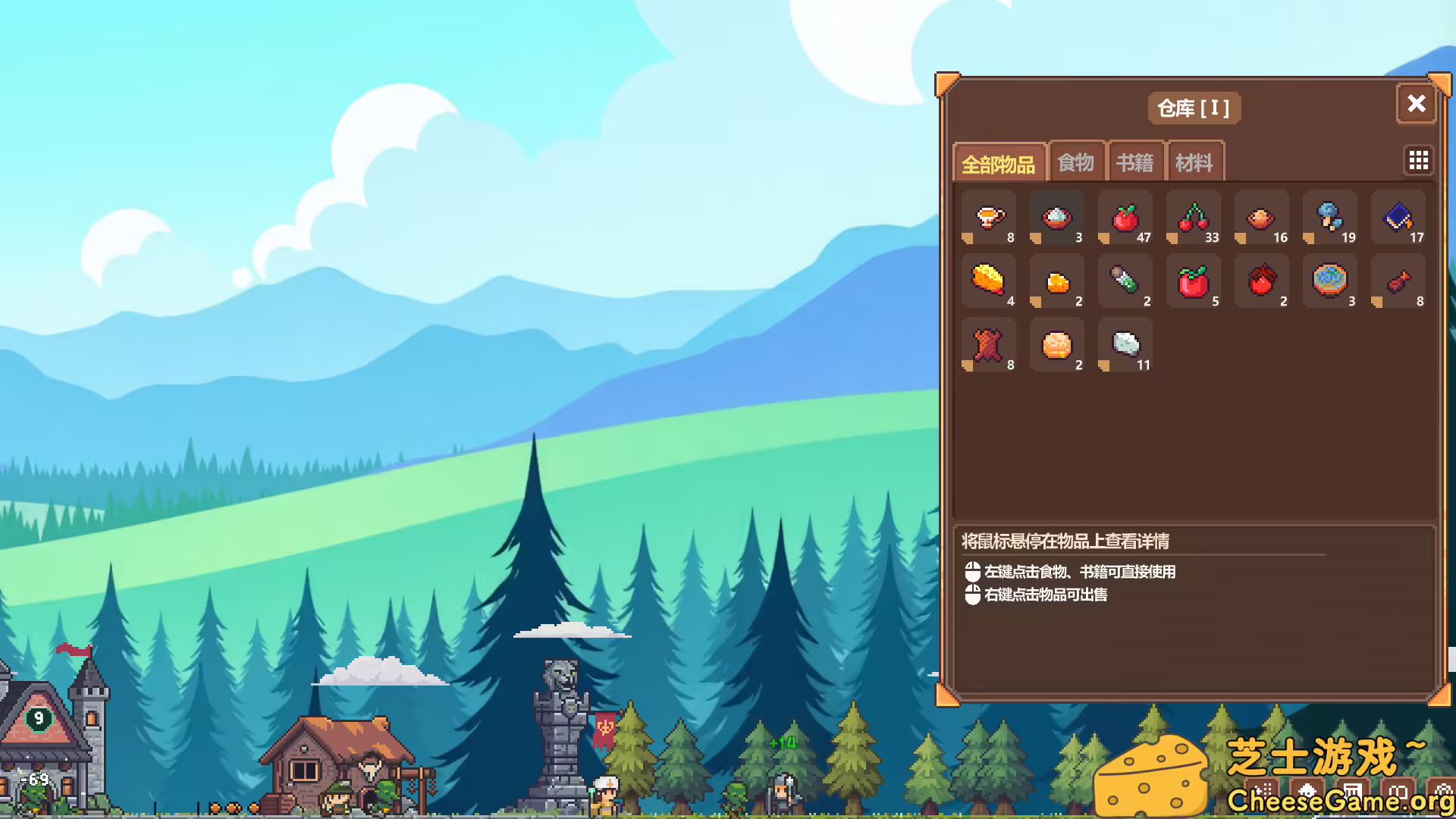Toggle the grid view layout button
This screenshot has height=819, width=1456.
[x=1418, y=160]
